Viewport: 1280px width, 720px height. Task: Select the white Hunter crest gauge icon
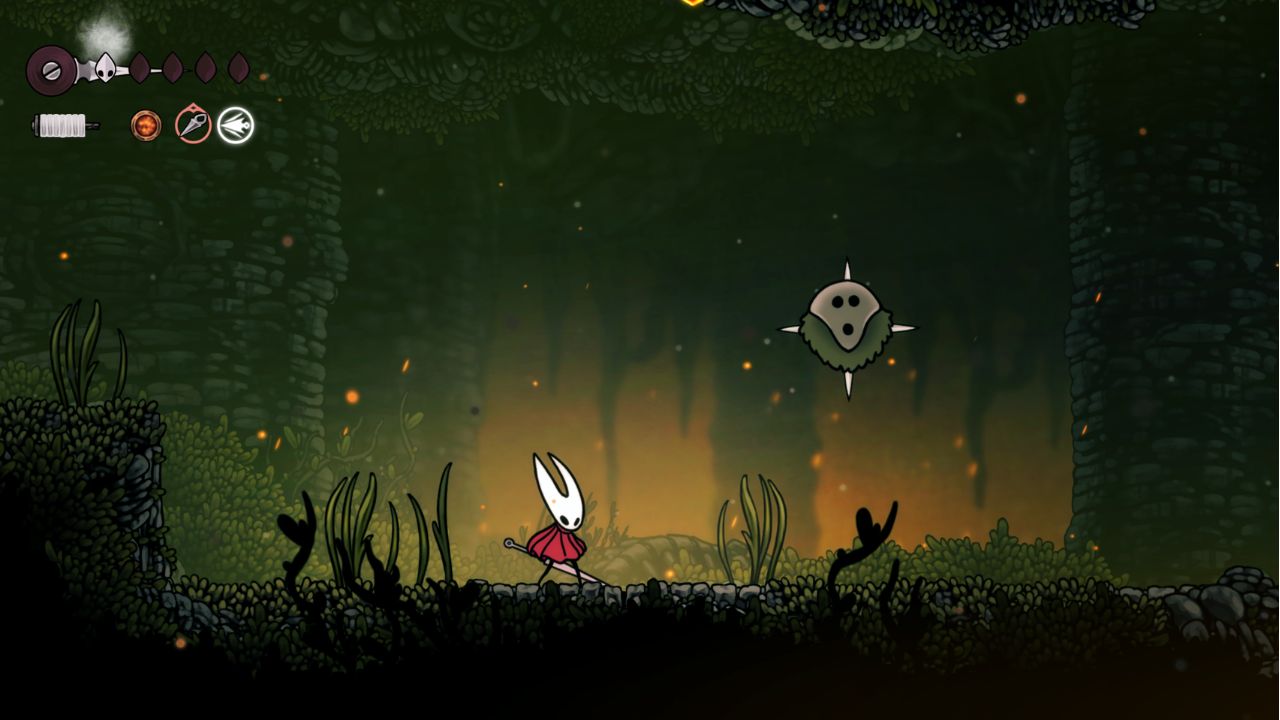[x=106, y=69]
